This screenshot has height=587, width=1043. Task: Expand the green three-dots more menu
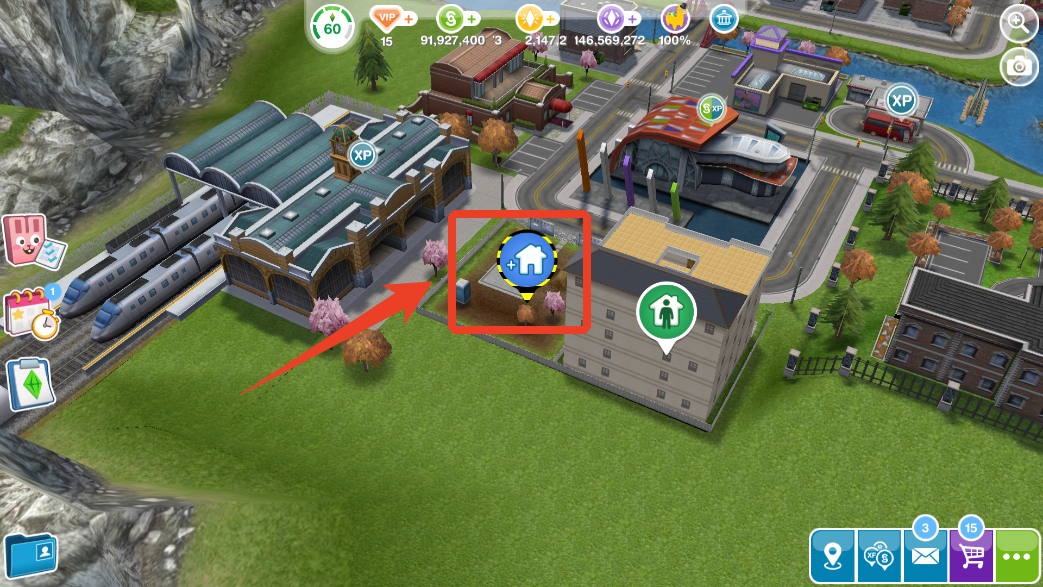pyautogui.click(x=1018, y=555)
